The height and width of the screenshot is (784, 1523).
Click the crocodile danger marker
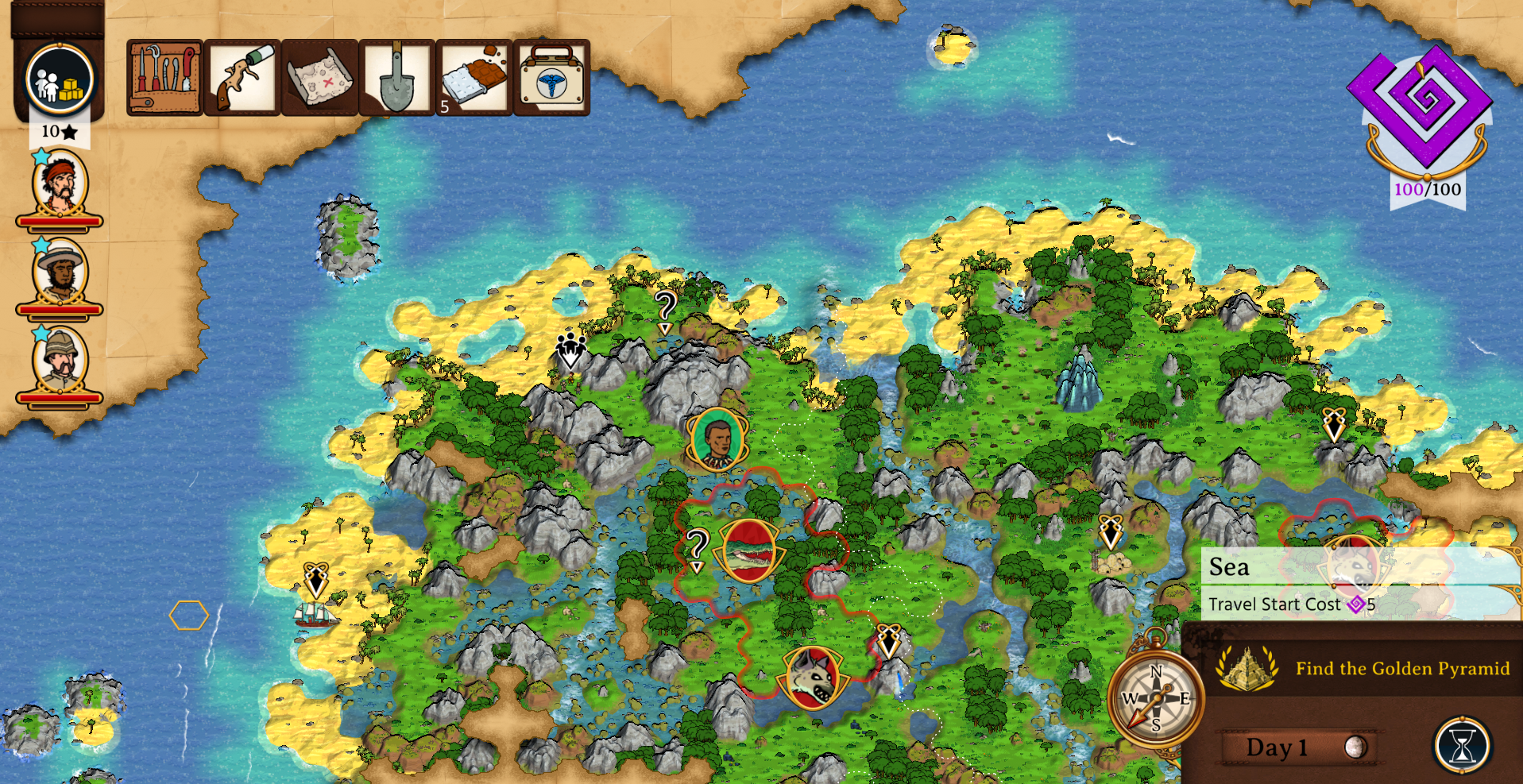[748, 550]
